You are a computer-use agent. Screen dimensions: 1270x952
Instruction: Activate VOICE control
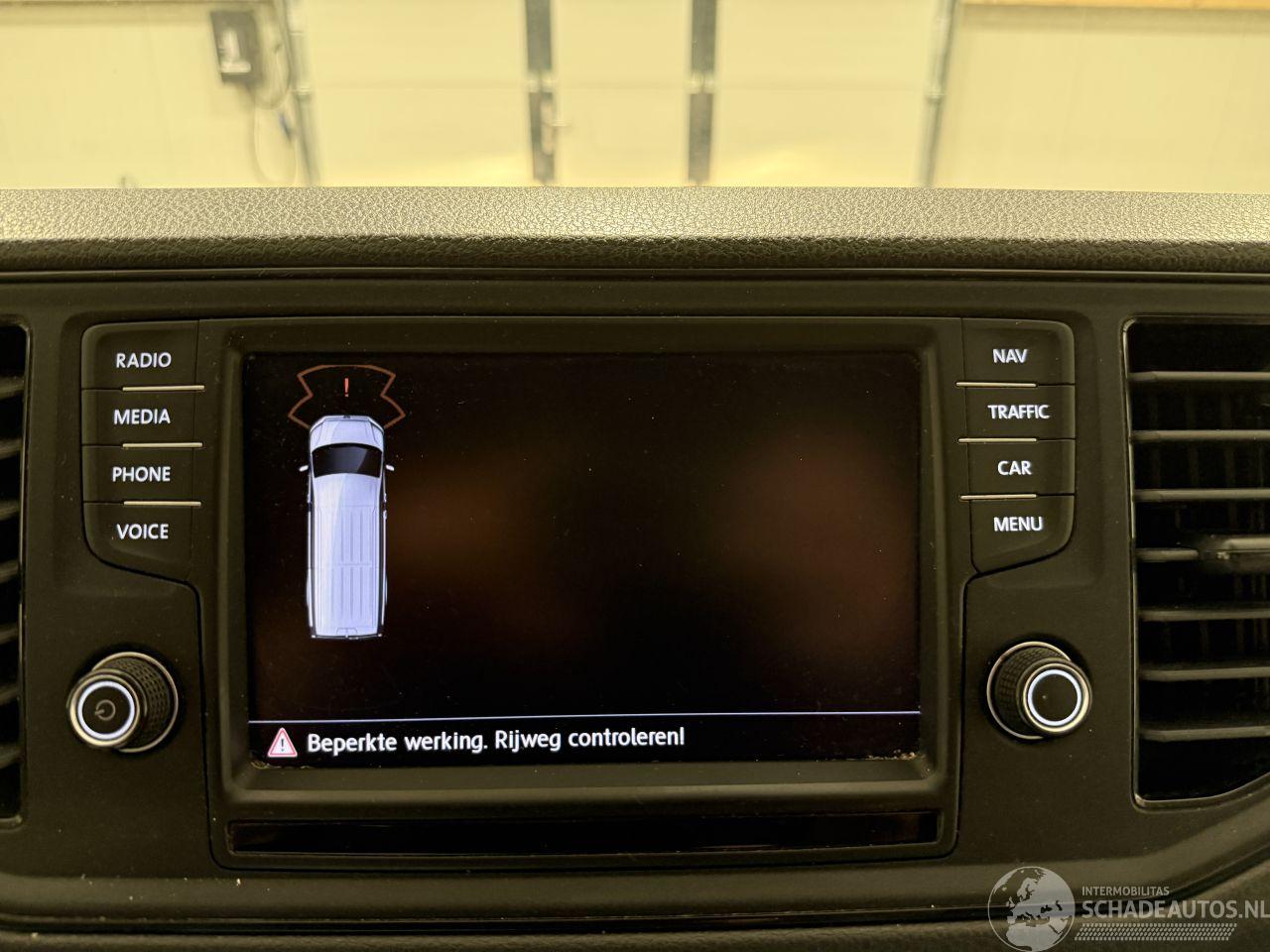[x=142, y=532]
